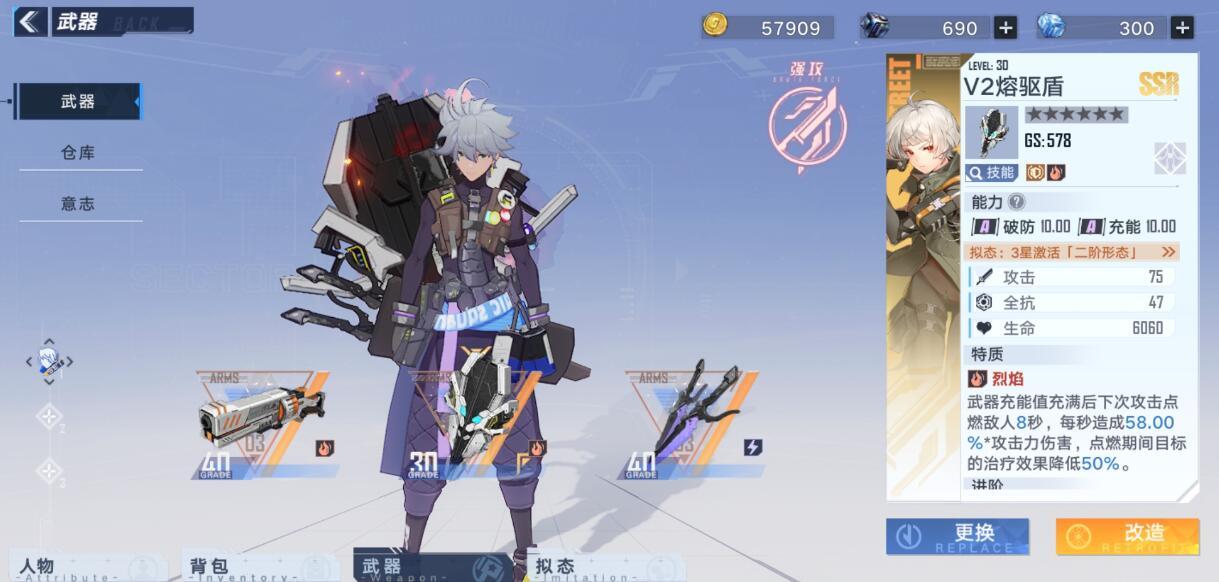
Task: Open the 人物 Attribute bottom tab
Action: click(x=60, y=568)
